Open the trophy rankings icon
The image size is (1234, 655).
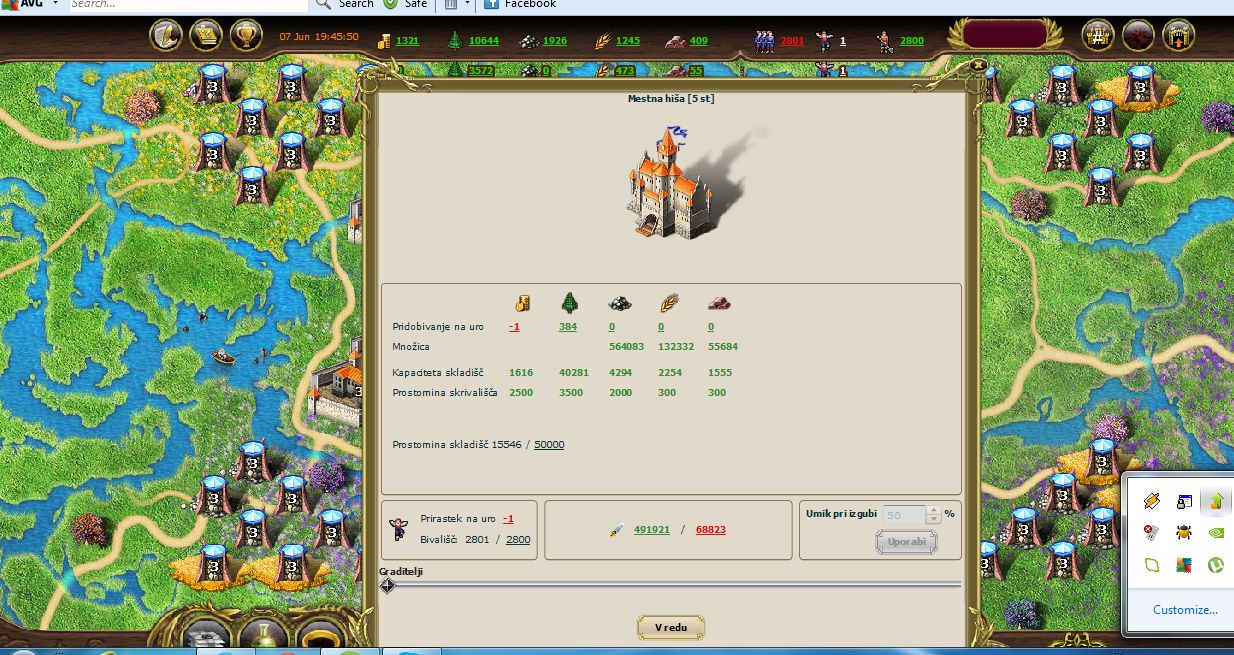[x=246, y=36]
